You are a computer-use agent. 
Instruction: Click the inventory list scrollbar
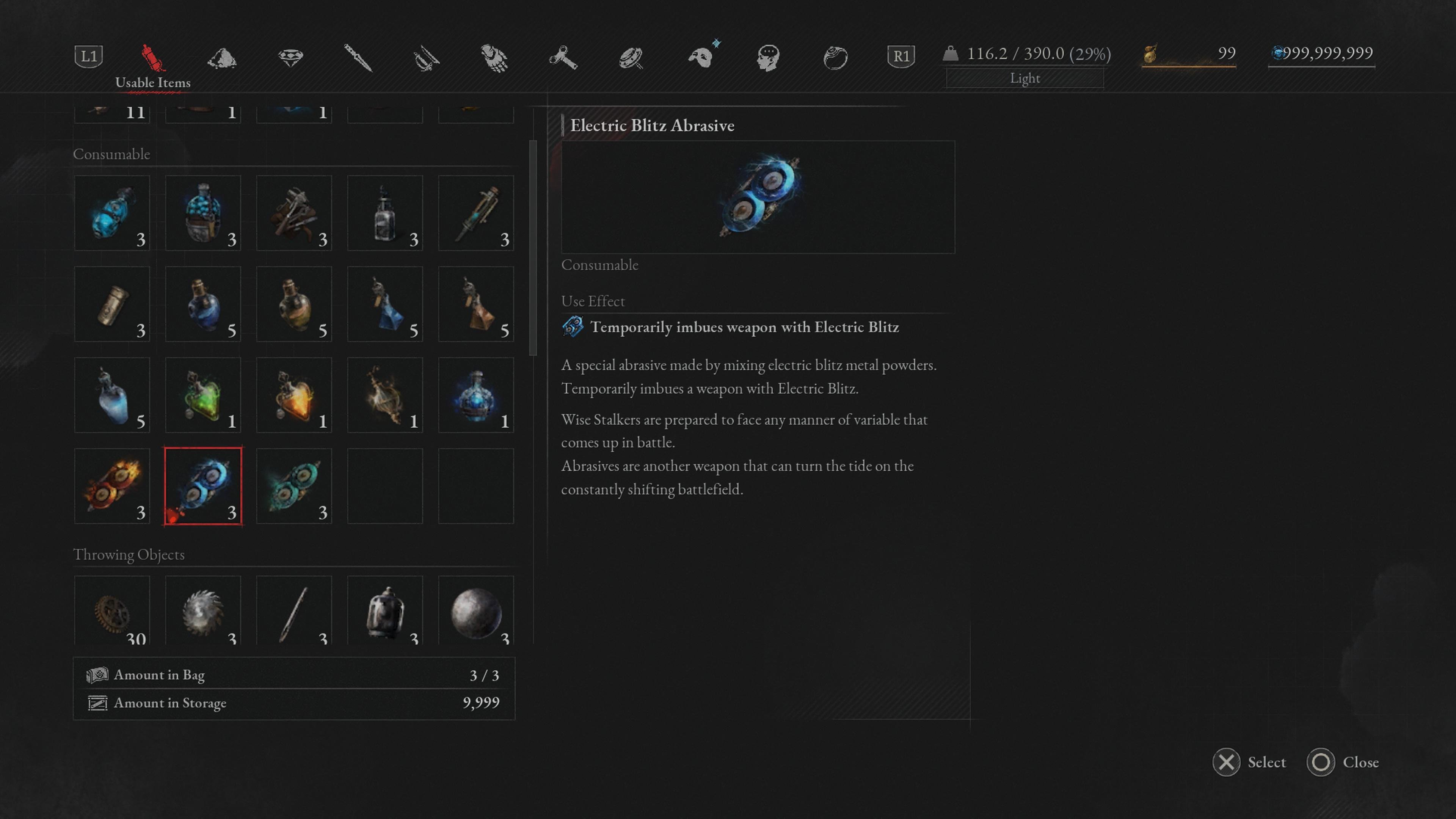[532, 249]
